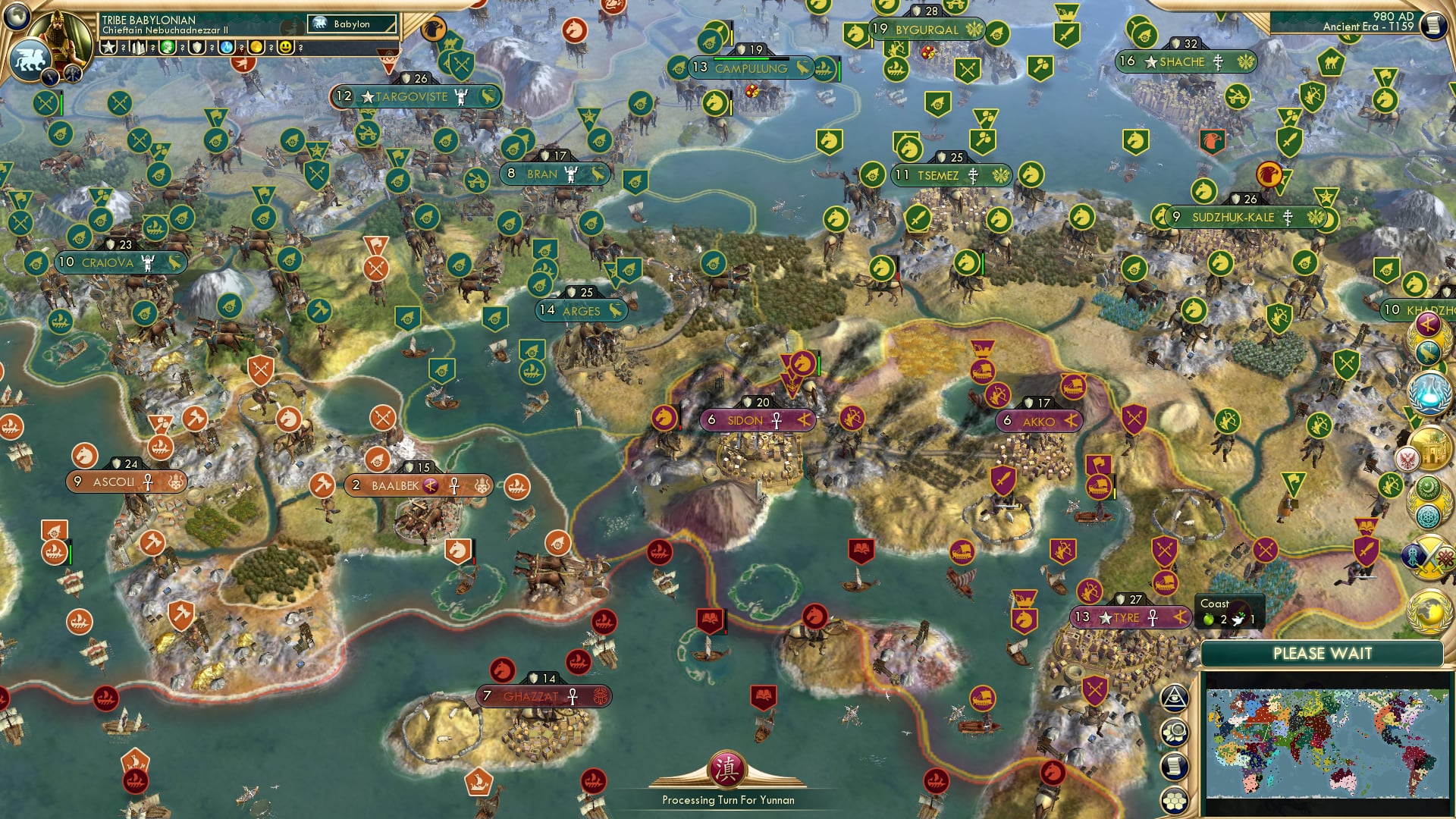Open the technology tree flask button

point(1429,391)
